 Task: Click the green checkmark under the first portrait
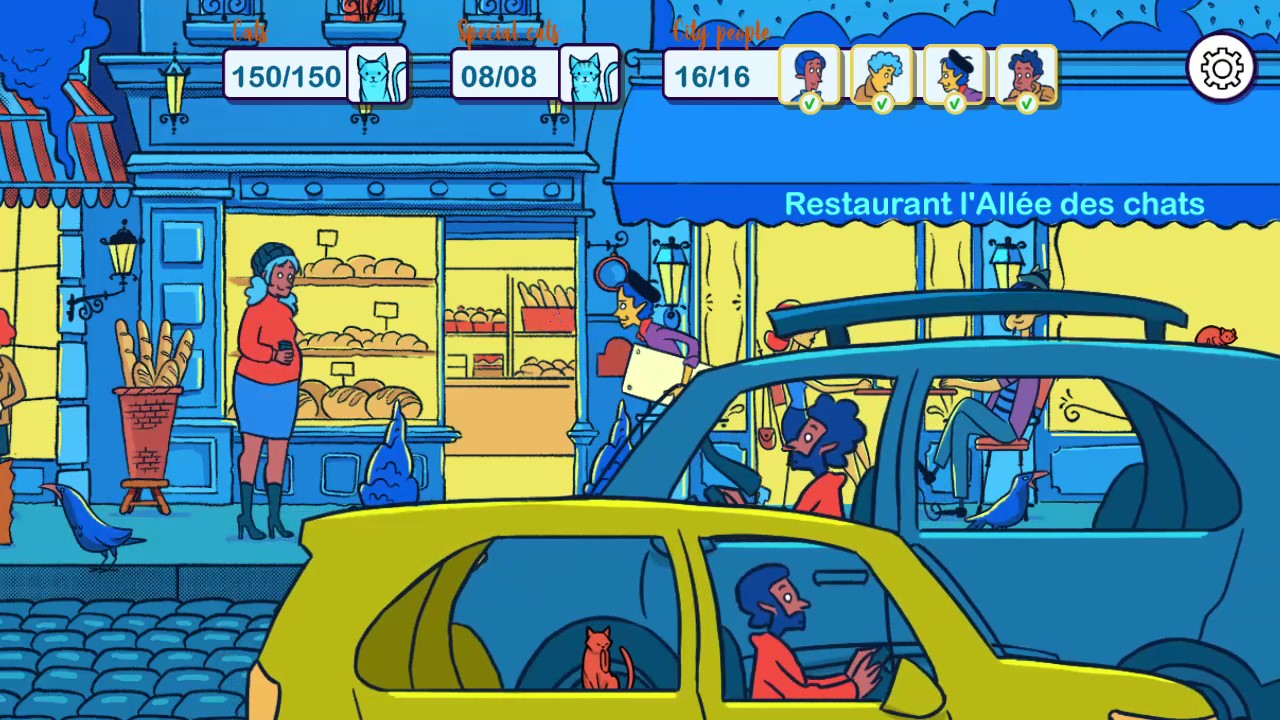point(811,103)
